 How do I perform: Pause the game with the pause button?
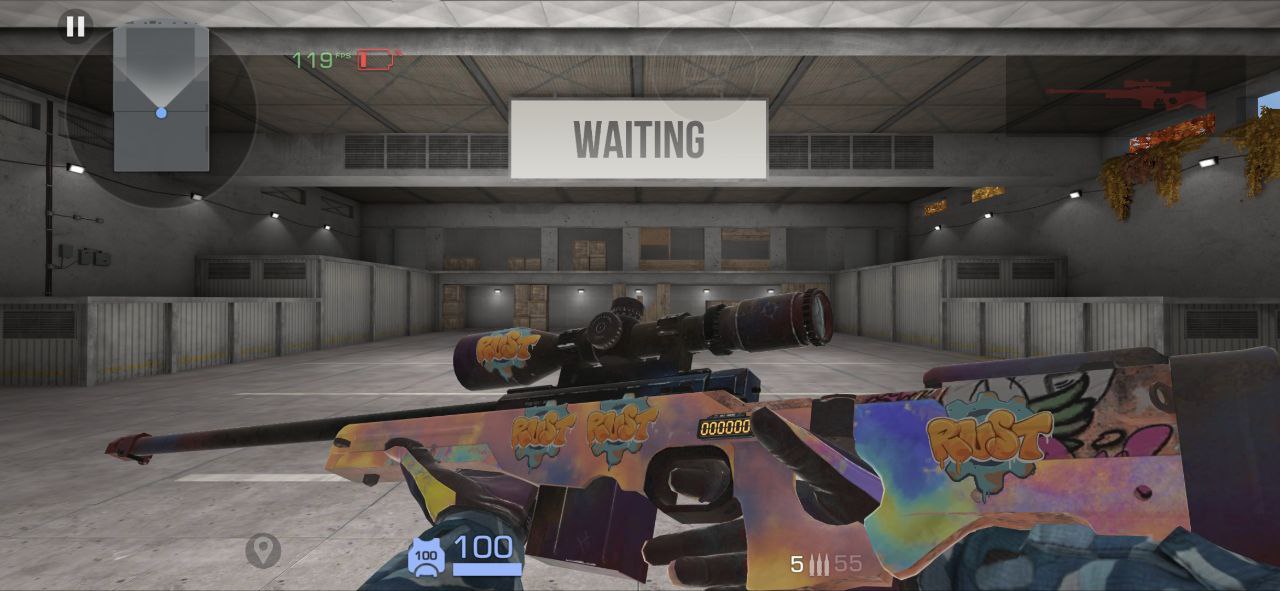(75, 27)
